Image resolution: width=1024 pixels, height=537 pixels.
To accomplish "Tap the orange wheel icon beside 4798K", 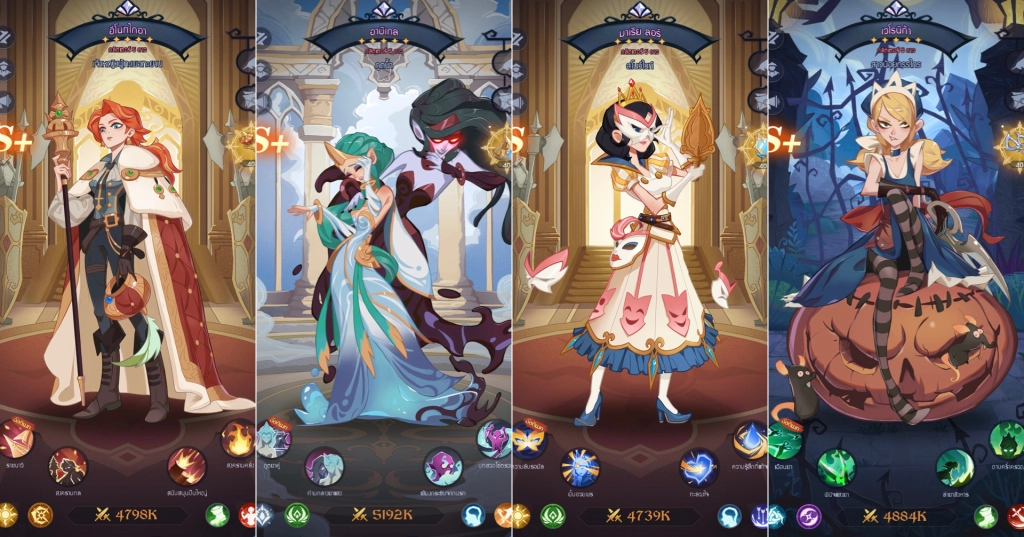I will pos(40,516).
